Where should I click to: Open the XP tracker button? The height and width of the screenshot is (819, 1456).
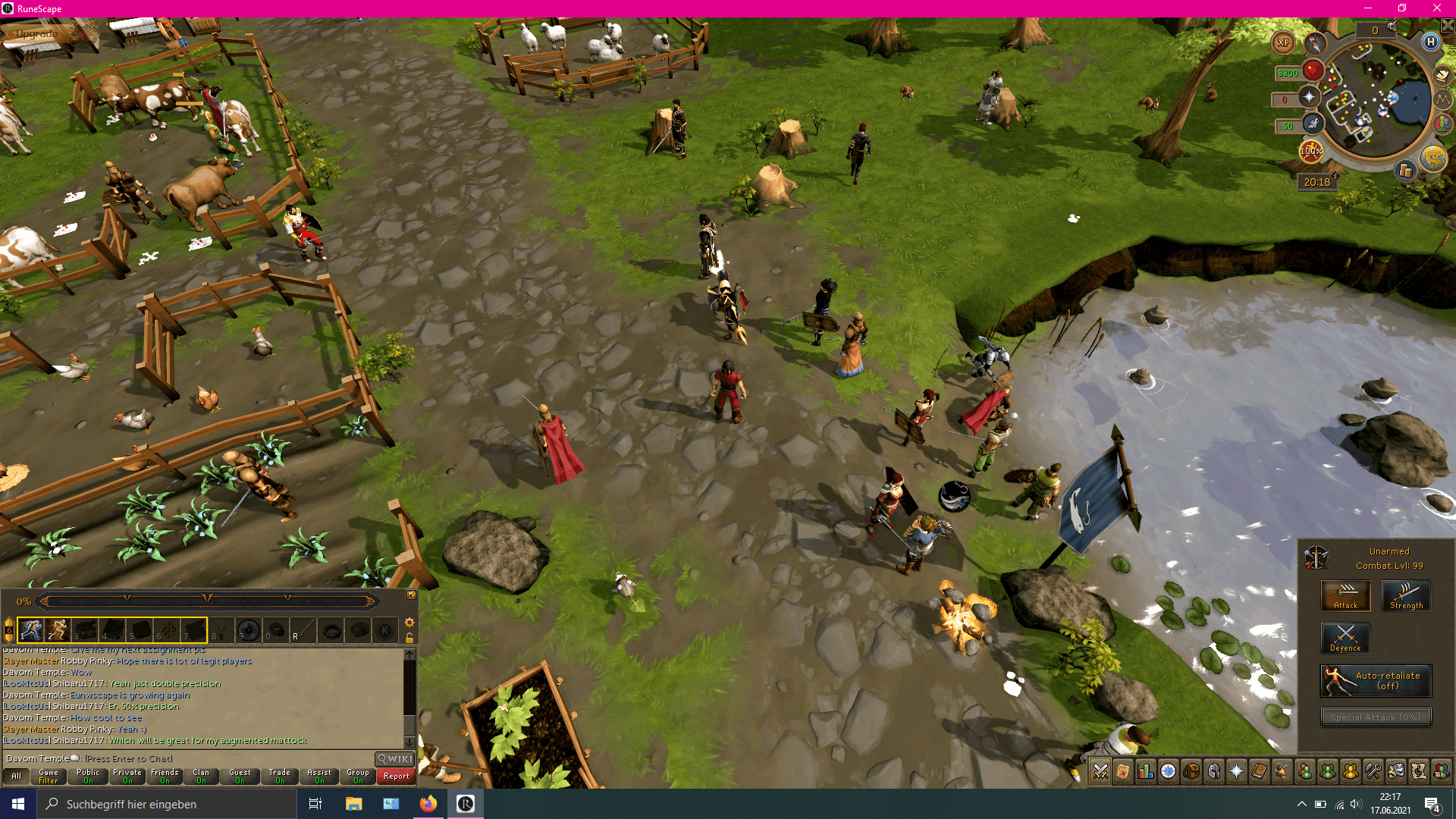pyautogui.click(x=1283, y=43)
